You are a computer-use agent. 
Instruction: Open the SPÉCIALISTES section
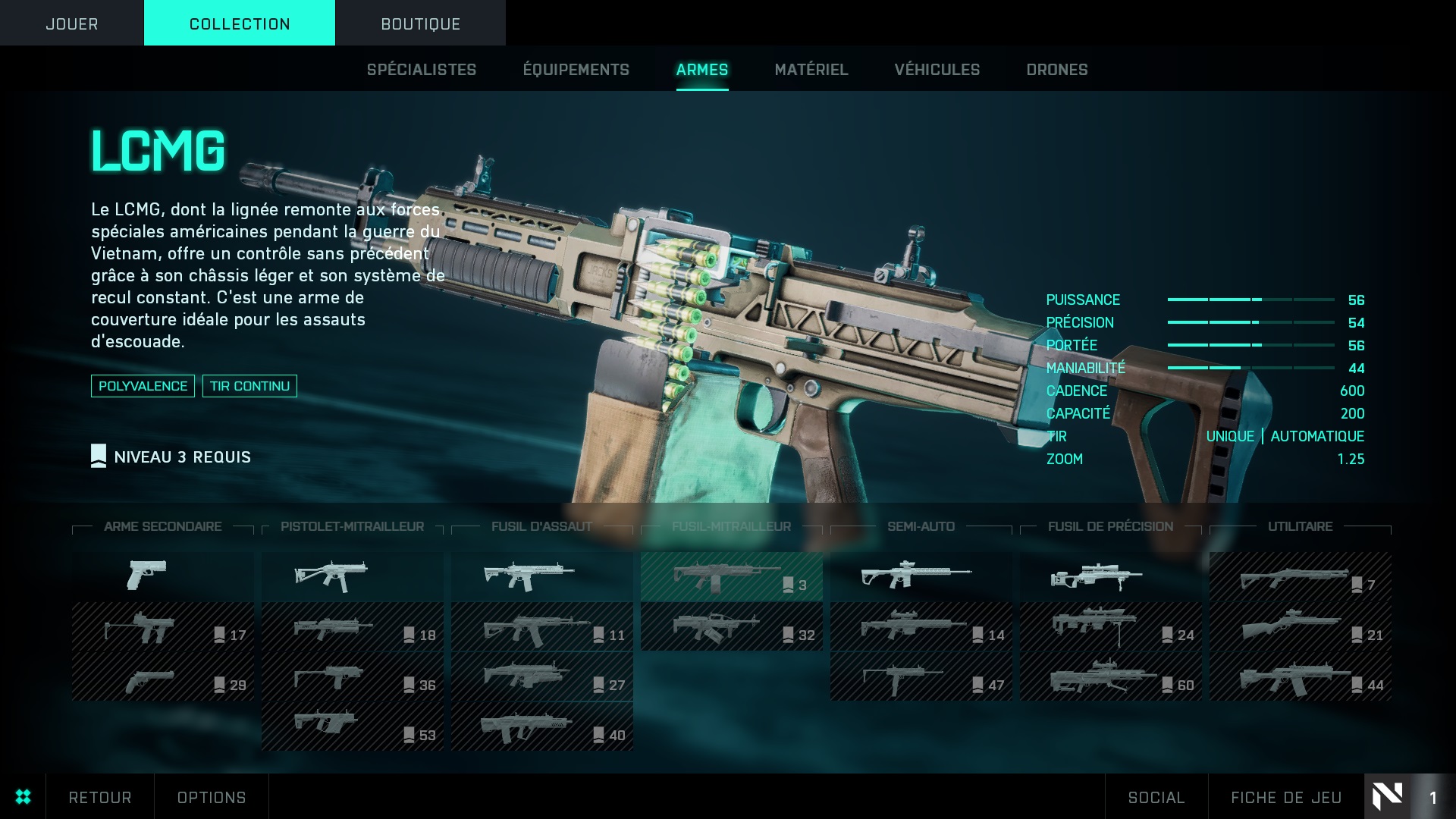click(x=421, y=69)
